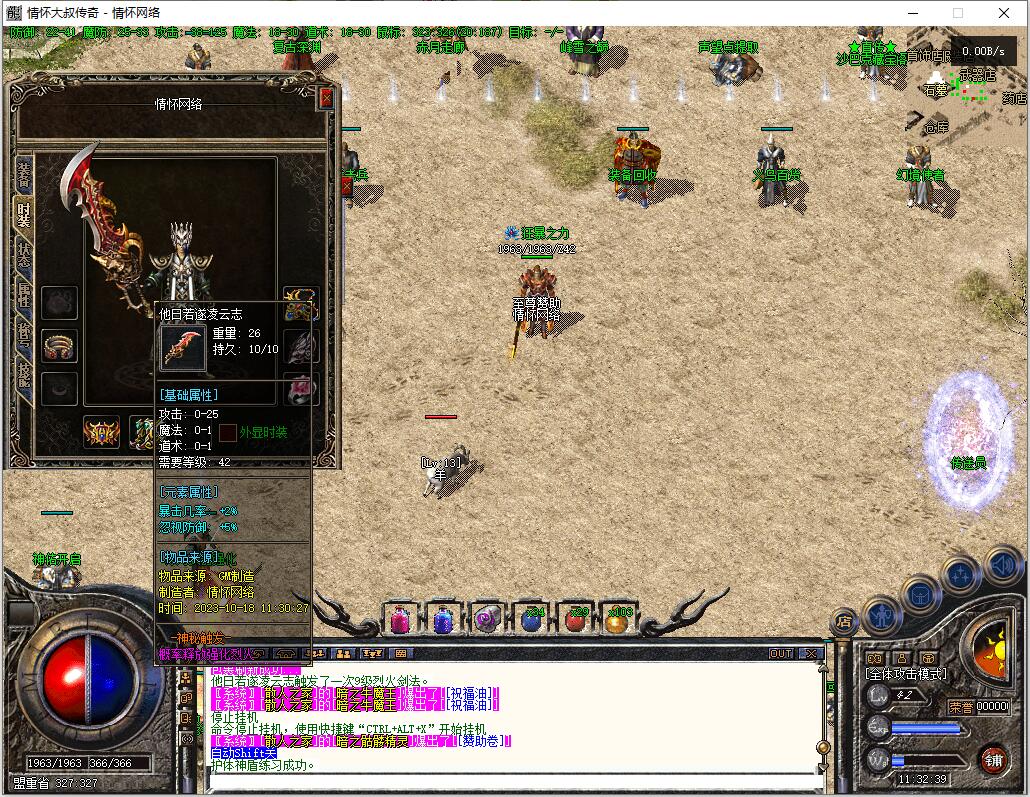Use the orange potion stack of 103
1030x797 pixels.
click(x=618, y=620)
